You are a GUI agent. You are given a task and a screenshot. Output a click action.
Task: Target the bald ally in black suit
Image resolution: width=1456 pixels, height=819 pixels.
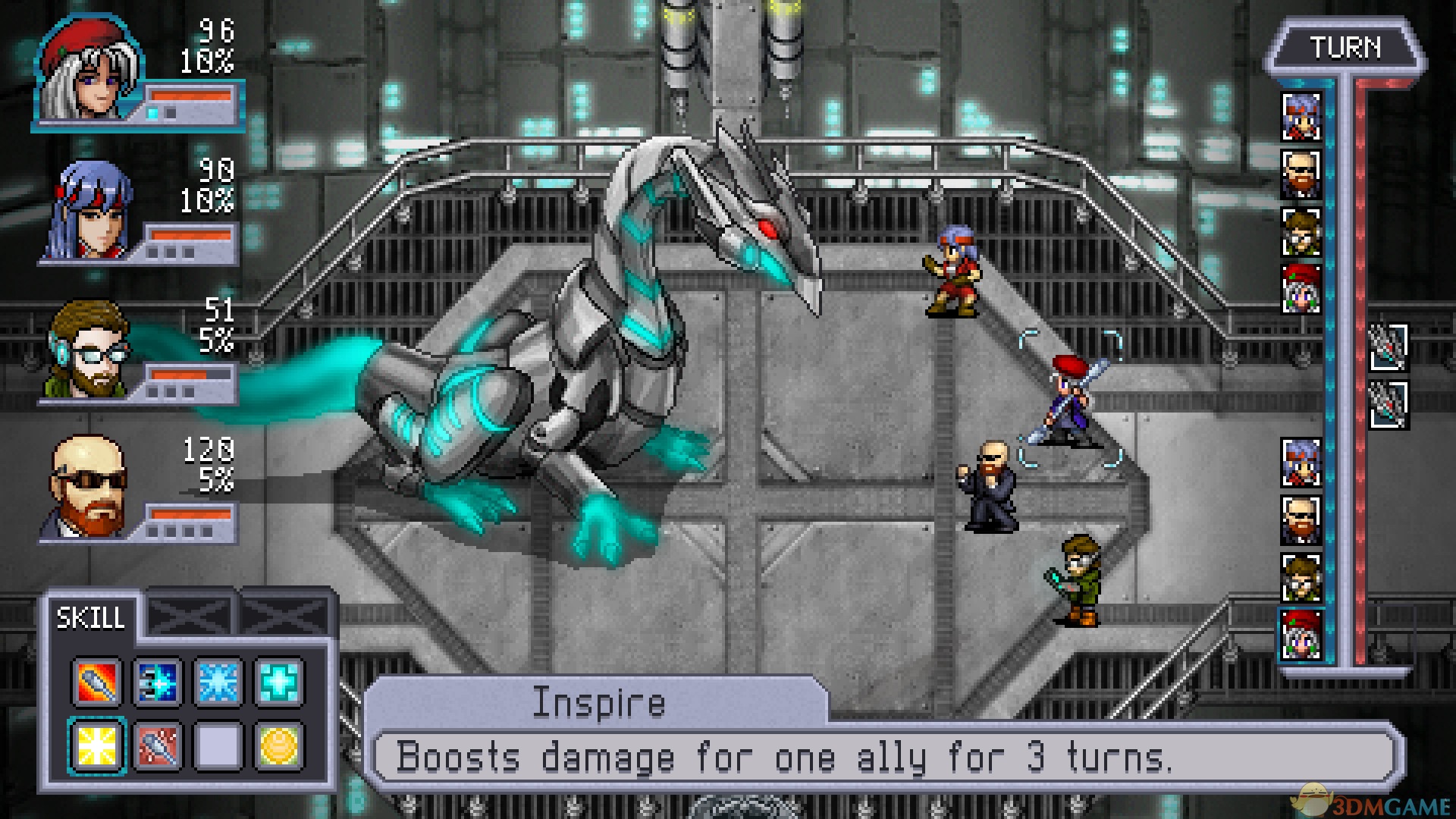[989, 487]
